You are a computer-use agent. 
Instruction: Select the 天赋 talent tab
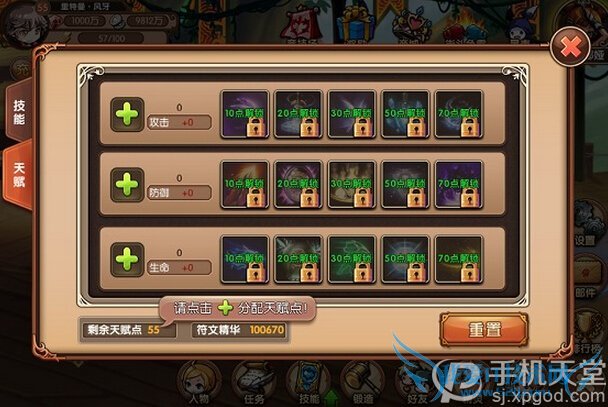coord(19,175)
